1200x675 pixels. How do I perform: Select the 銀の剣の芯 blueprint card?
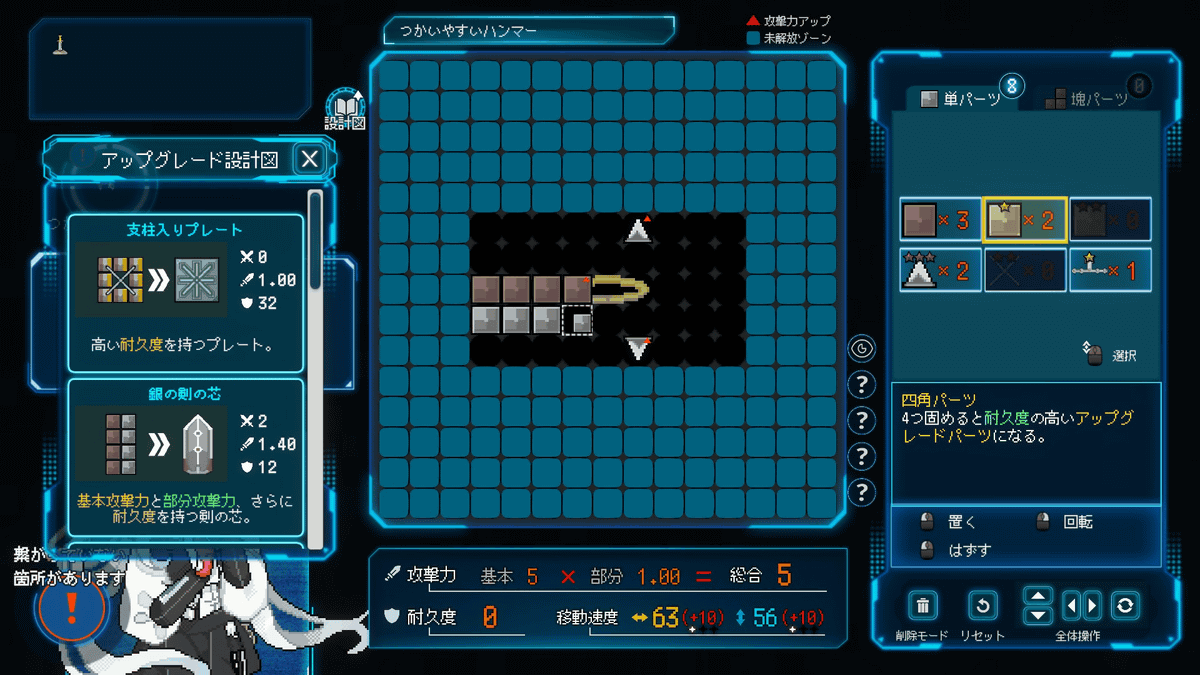[x=185, y=457]
